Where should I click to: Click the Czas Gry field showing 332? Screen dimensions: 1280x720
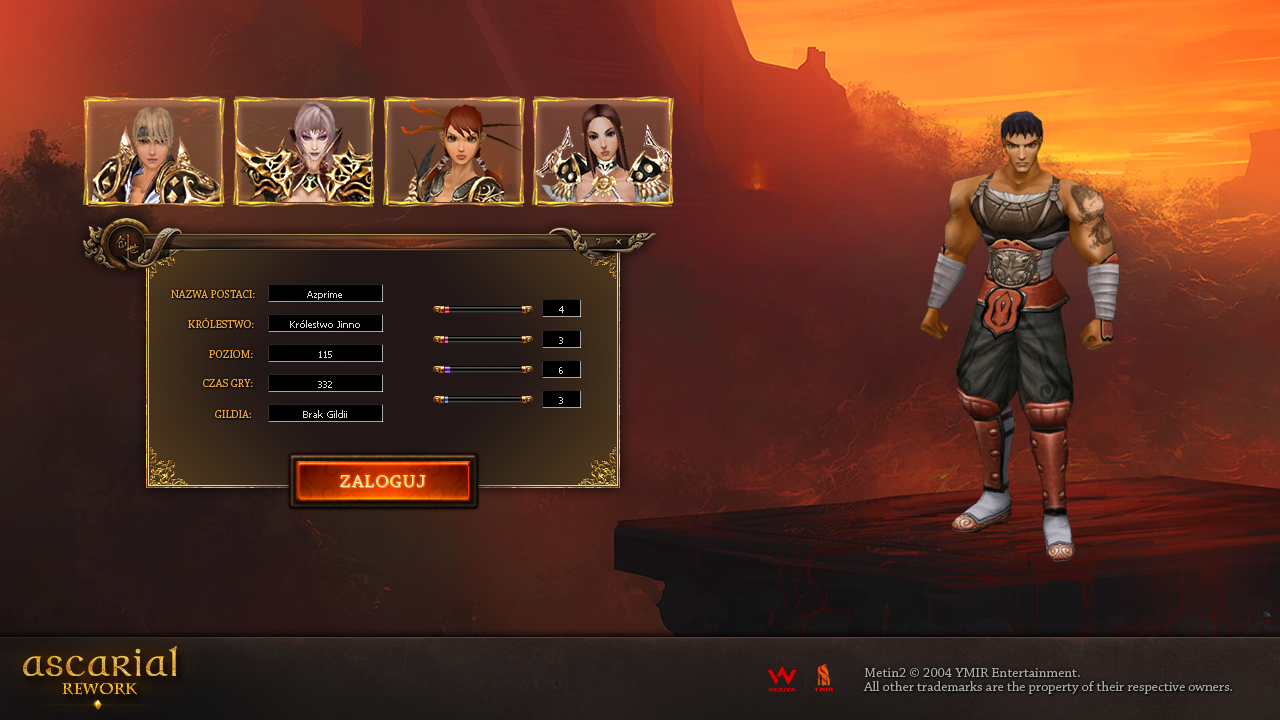click(325, 383)
